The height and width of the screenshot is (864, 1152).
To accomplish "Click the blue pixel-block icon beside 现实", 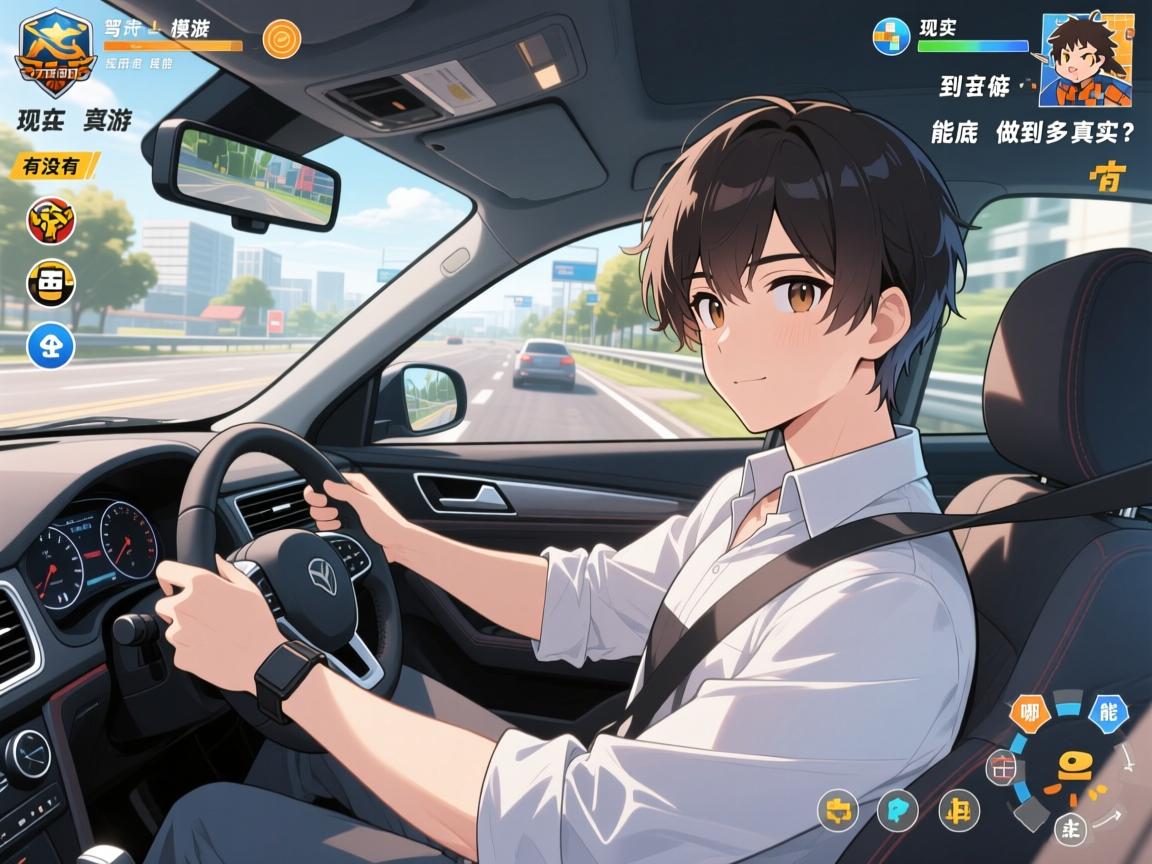I will coord(891,37).
